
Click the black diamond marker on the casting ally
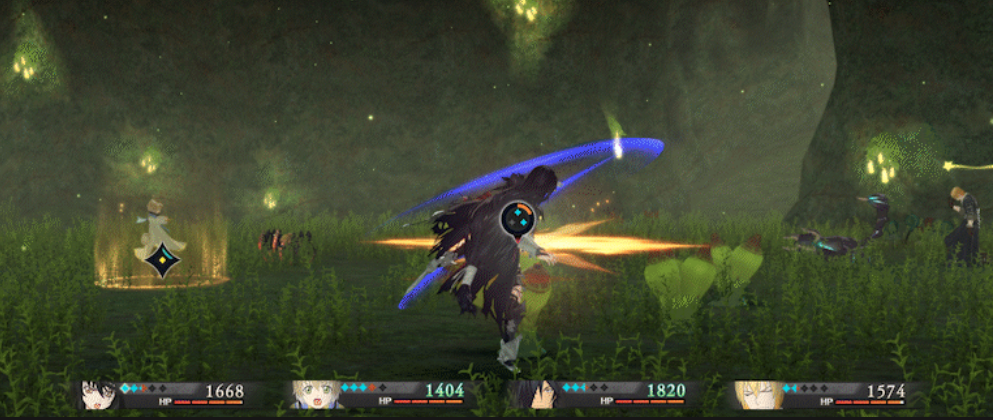coord(162,260)
